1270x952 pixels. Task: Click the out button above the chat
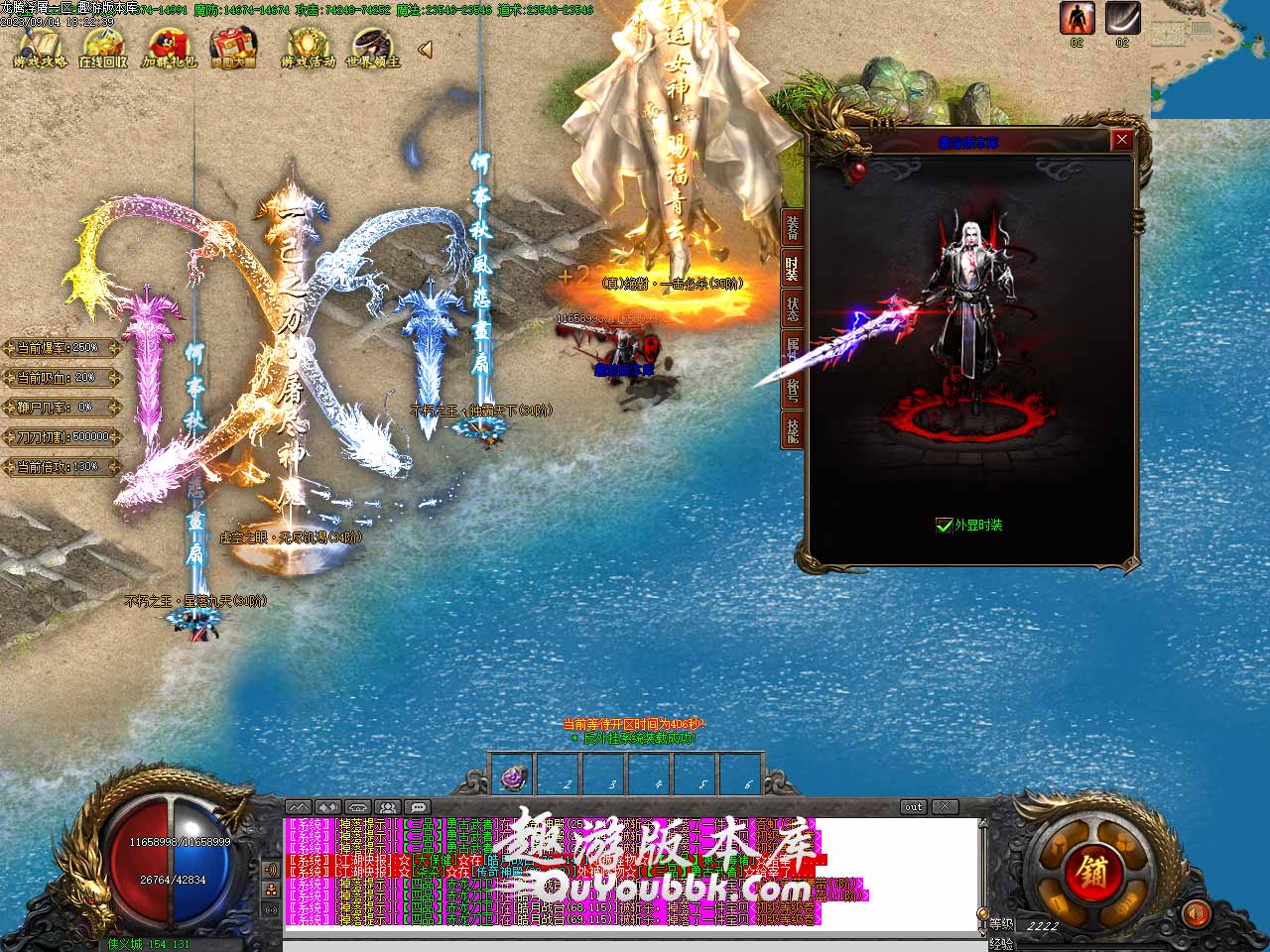pos(913,807)
